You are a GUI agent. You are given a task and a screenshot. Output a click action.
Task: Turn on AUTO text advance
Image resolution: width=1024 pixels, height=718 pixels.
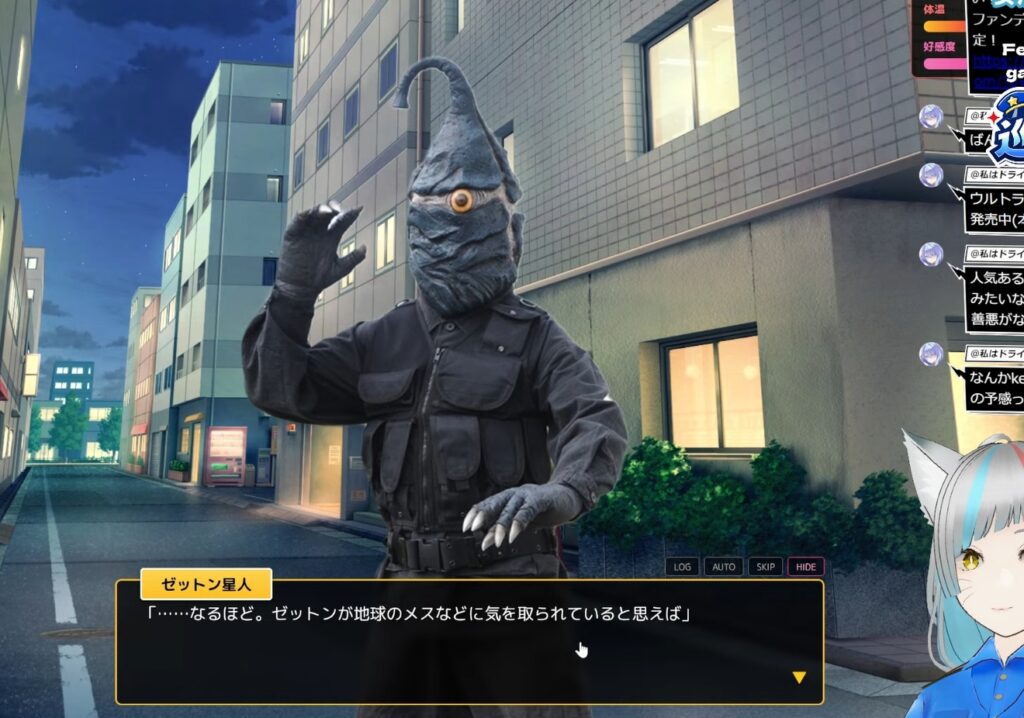[723, 567]
